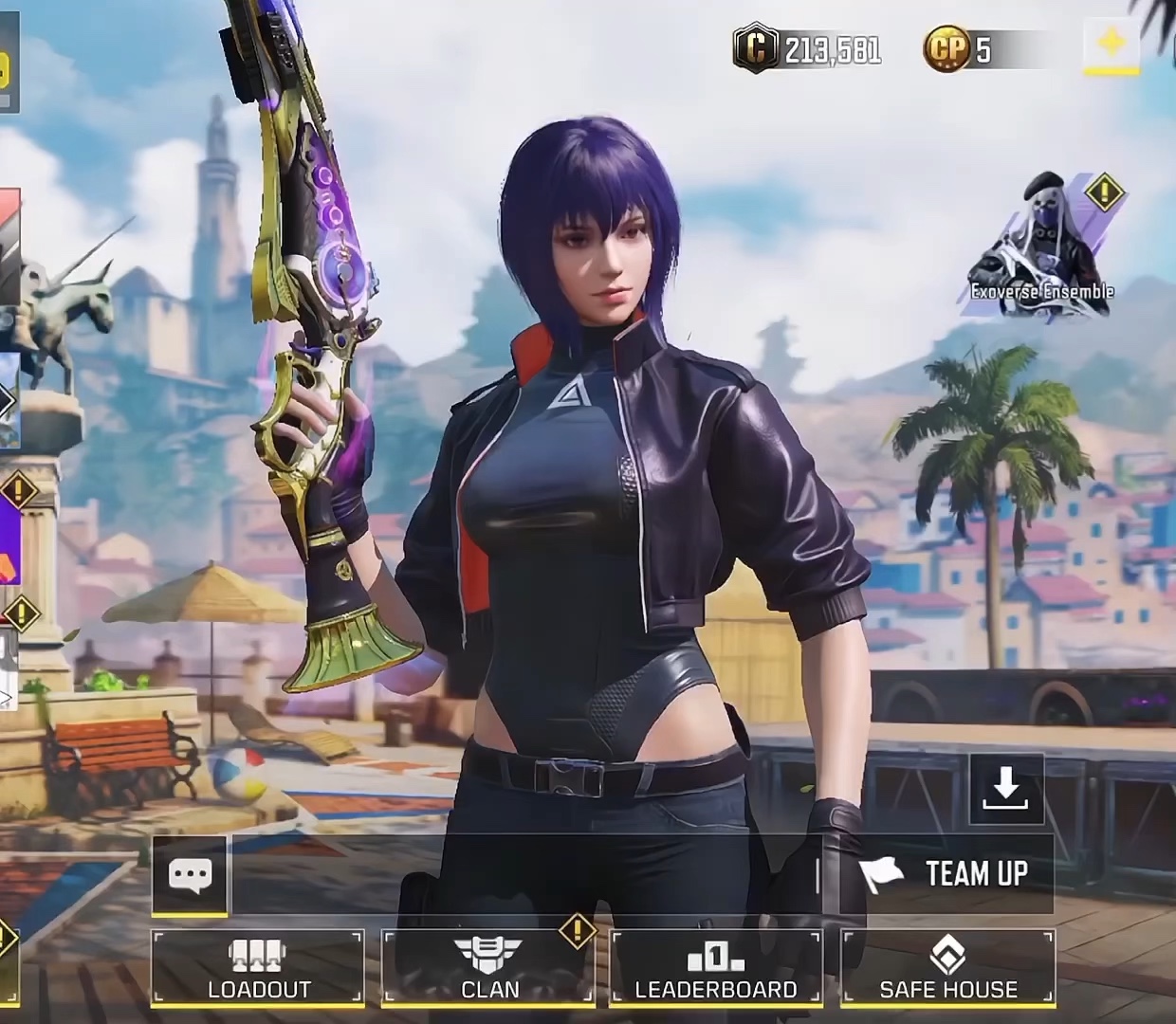This screenshot has height=1024, width=1176.
Task: View the Leaderboard
Action: [716, 967]
